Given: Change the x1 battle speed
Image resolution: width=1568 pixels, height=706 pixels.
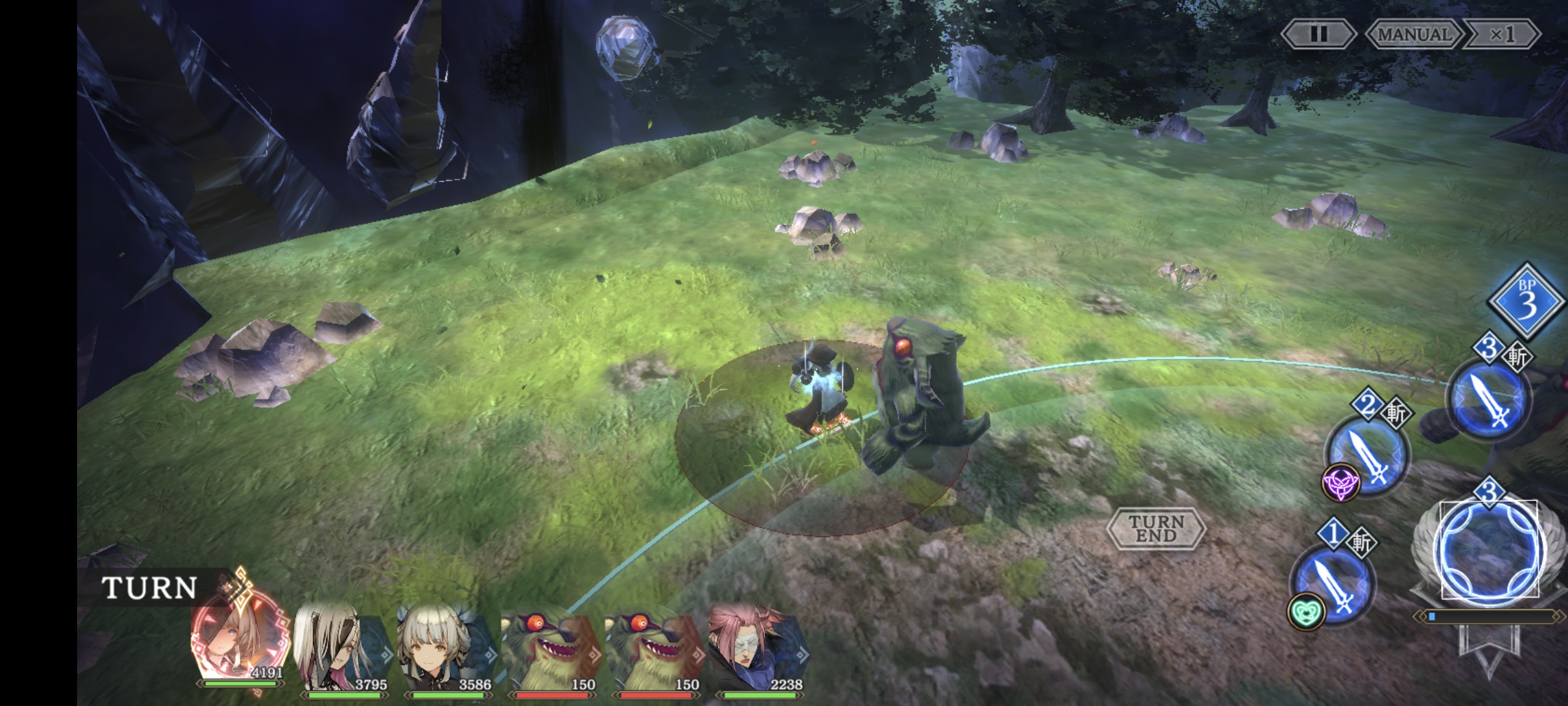Looking at the screenshot, I should (1502, 34).
